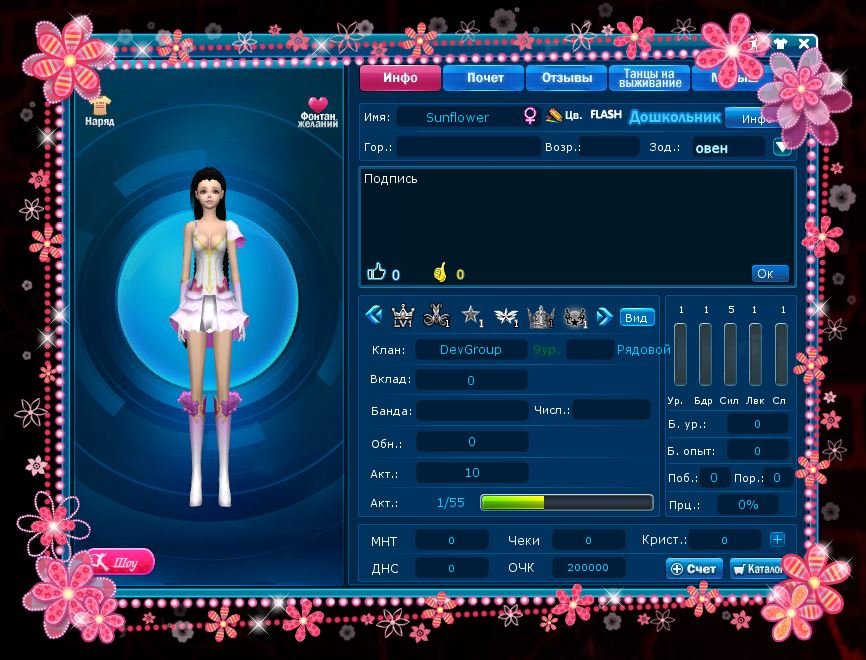Viewport: 866px width, 660px height.
Task: Open the Наряд outfit menu
Action: pyautogui.click(x=99, y=110)
